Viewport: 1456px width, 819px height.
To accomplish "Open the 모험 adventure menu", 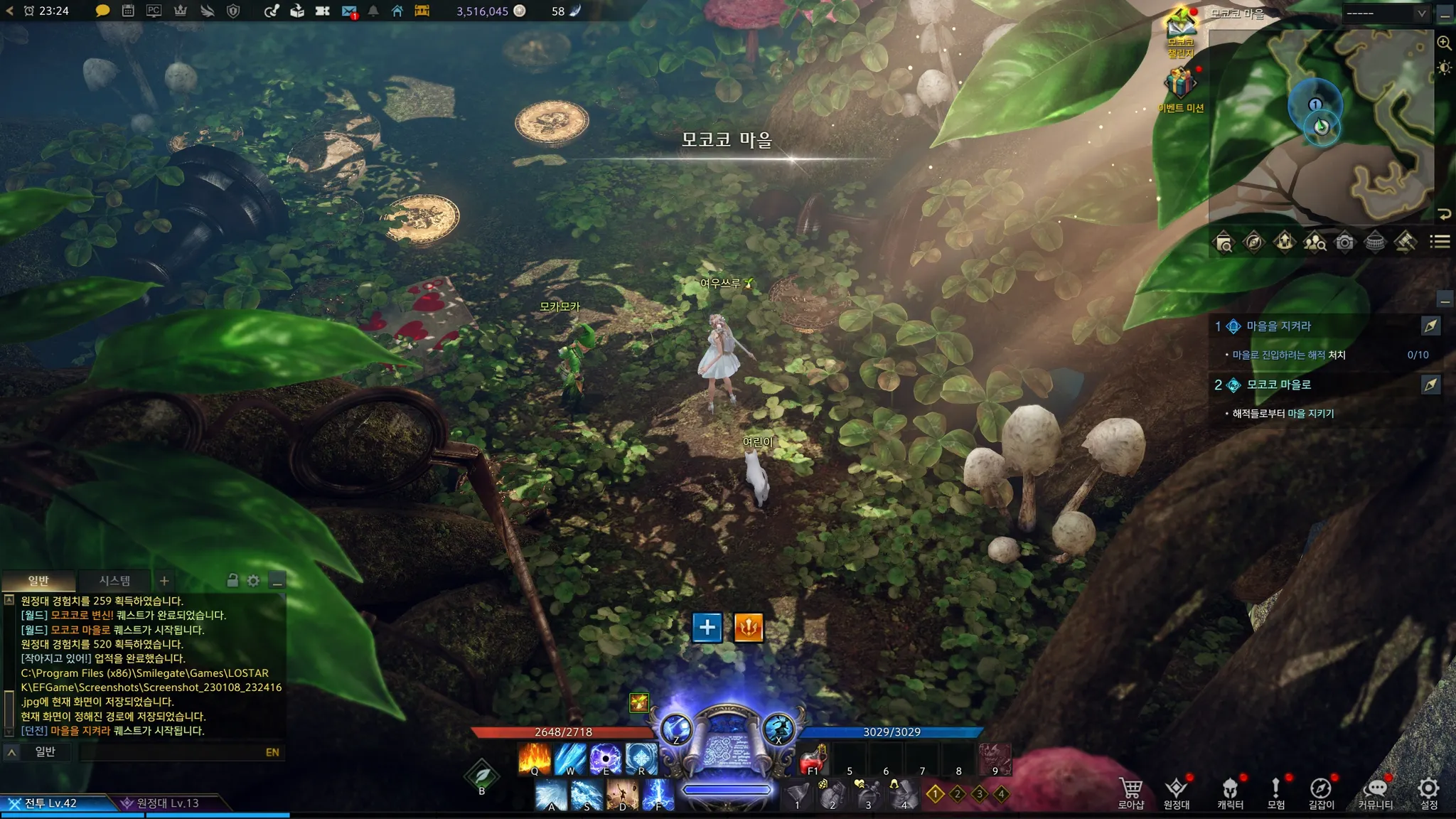I will pos(1275,792).
